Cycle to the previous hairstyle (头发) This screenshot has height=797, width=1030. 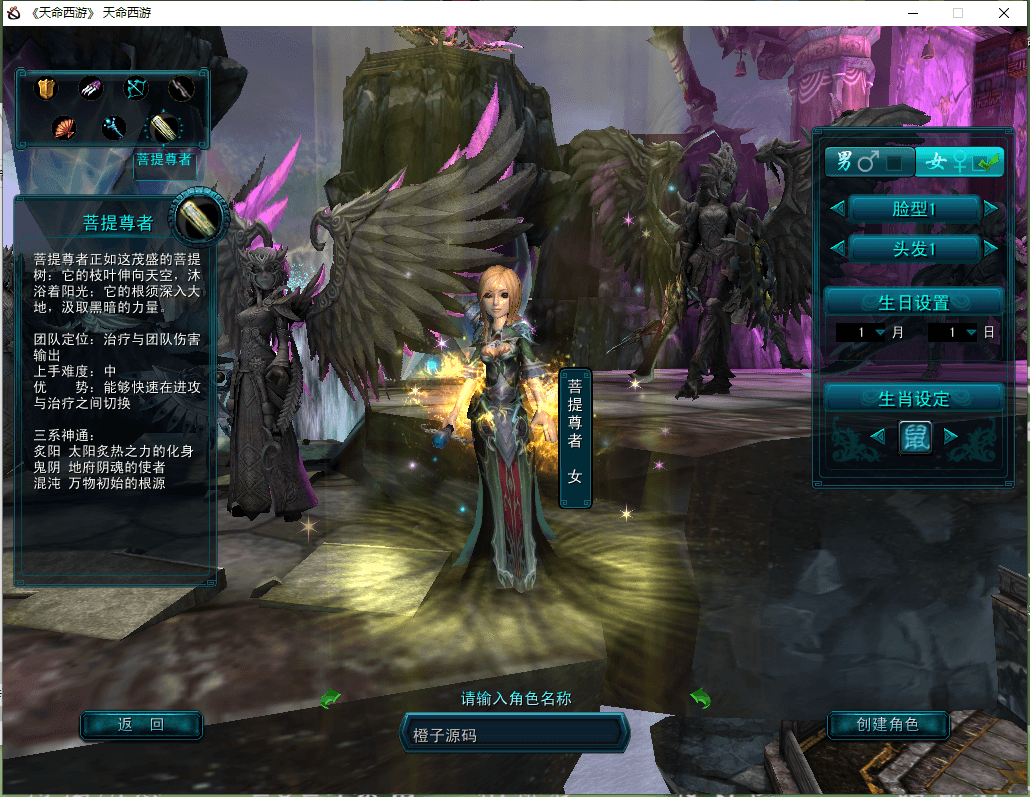click(x=837, y=248)
